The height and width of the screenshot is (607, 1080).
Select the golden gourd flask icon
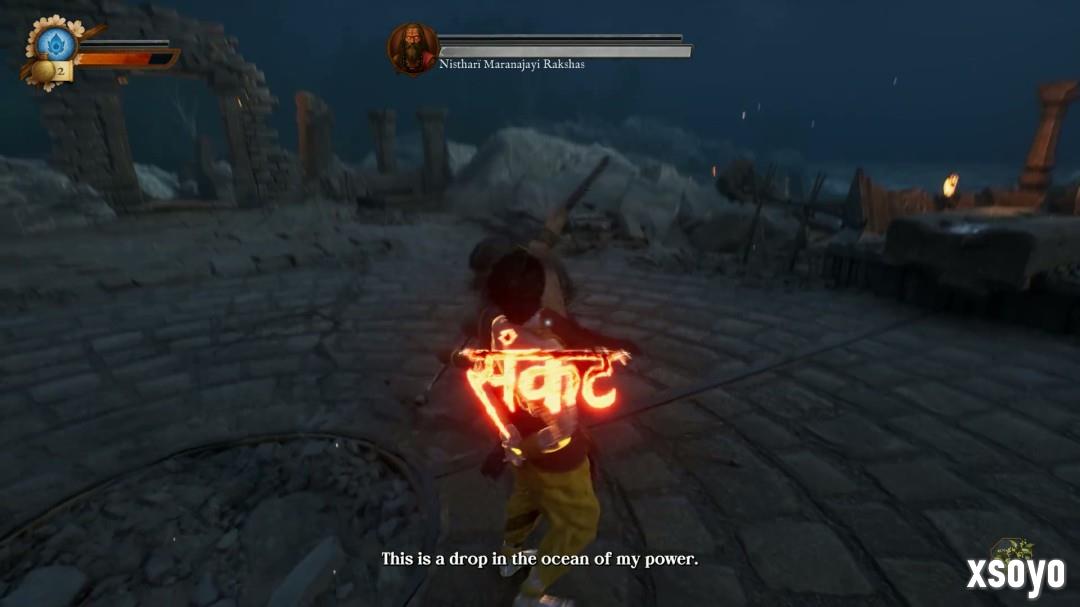[44, 71]
